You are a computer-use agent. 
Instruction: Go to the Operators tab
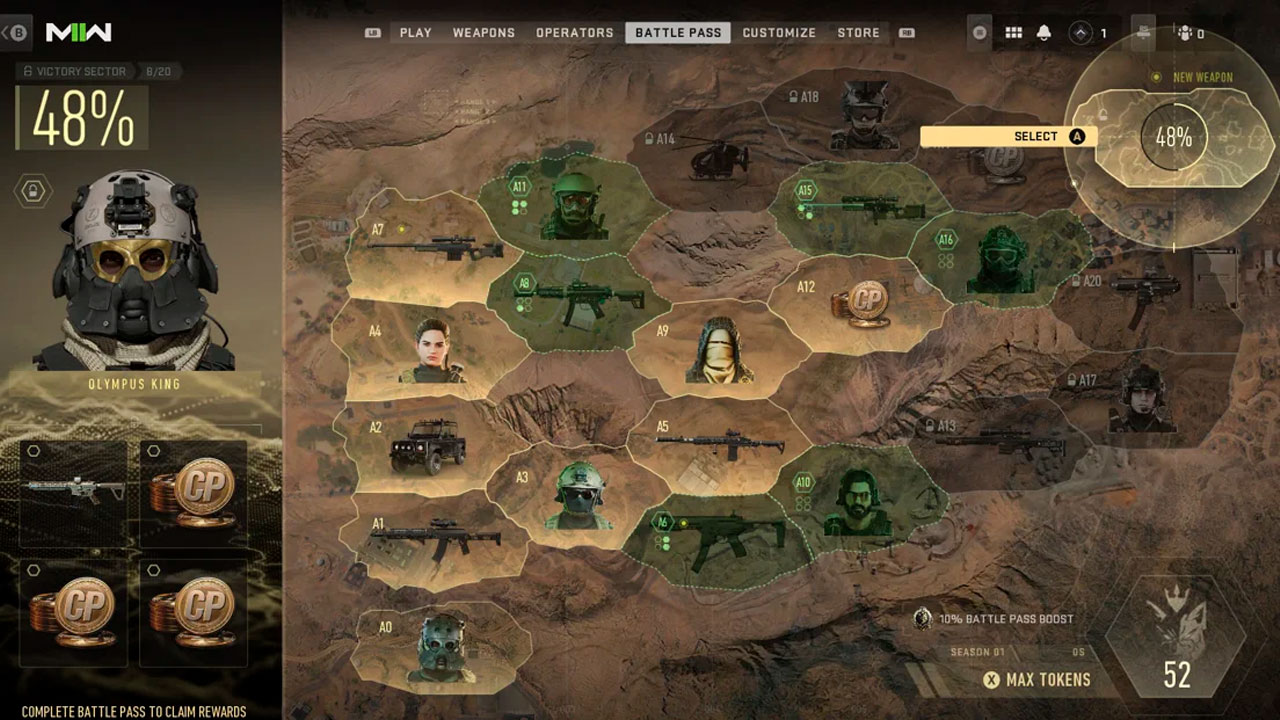click(x=574, y=33)
